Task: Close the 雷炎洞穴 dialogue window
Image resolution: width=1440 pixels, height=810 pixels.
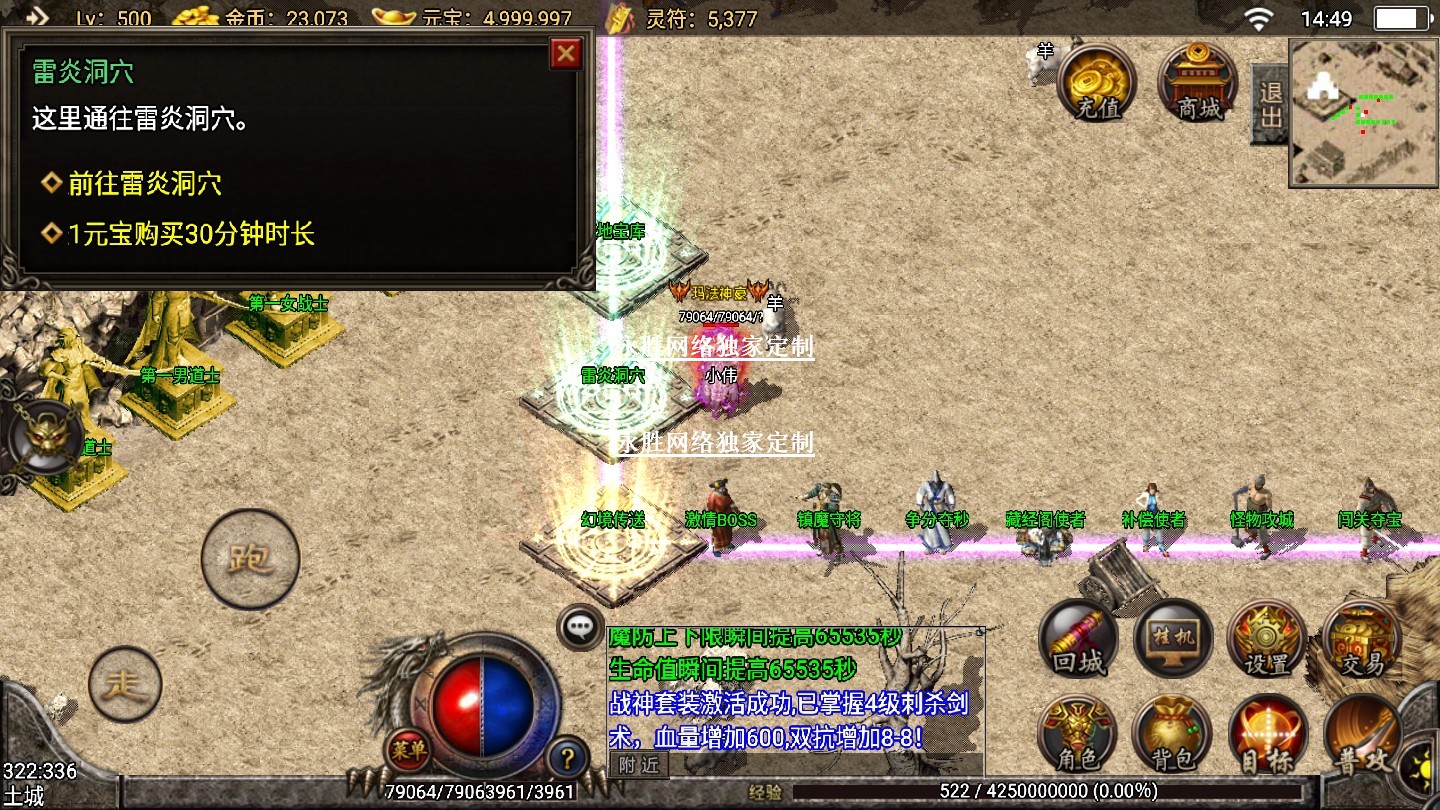Action: (566, 53)
